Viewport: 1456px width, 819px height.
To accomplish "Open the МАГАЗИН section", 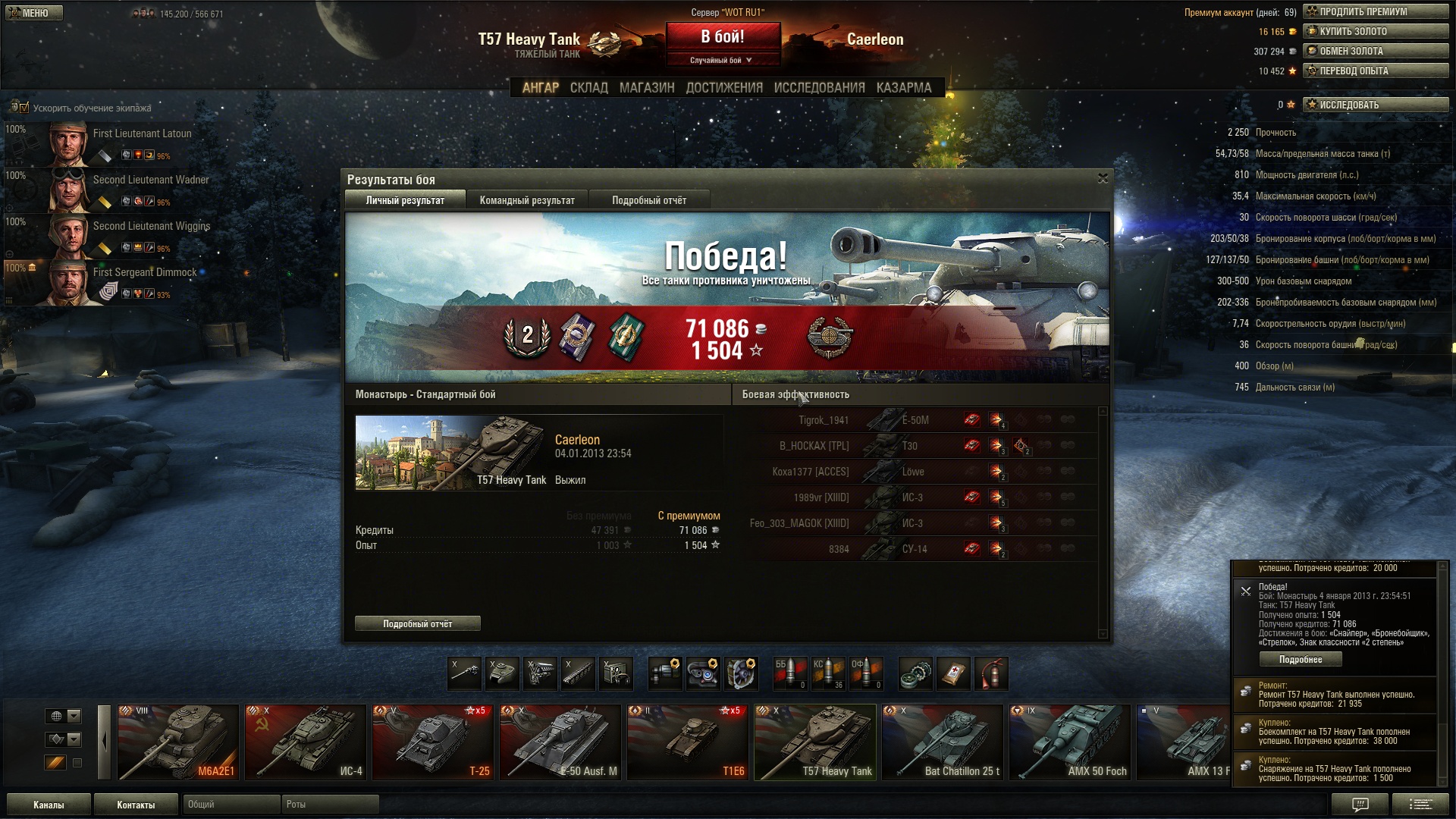I will pyautogui.click(x=647, y=88).
